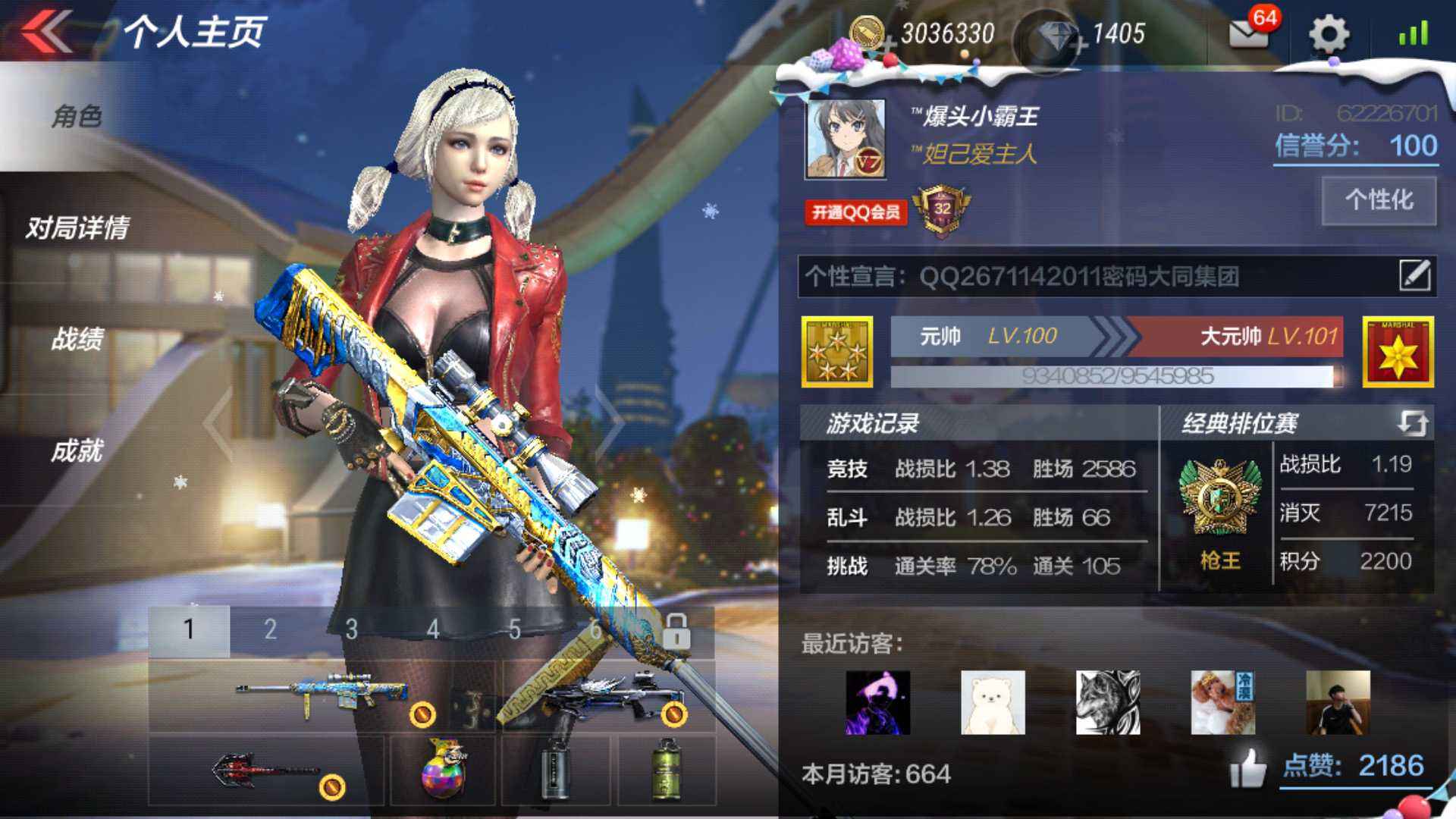The image size is (1456, 819).
Task: Open the gear settings menu
Action: point(1329,34)
